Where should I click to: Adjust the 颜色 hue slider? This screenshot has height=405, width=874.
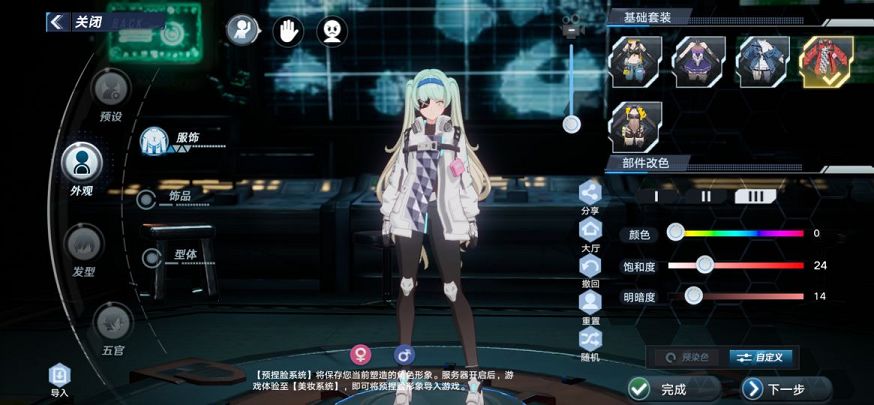(x=676, y=233)
